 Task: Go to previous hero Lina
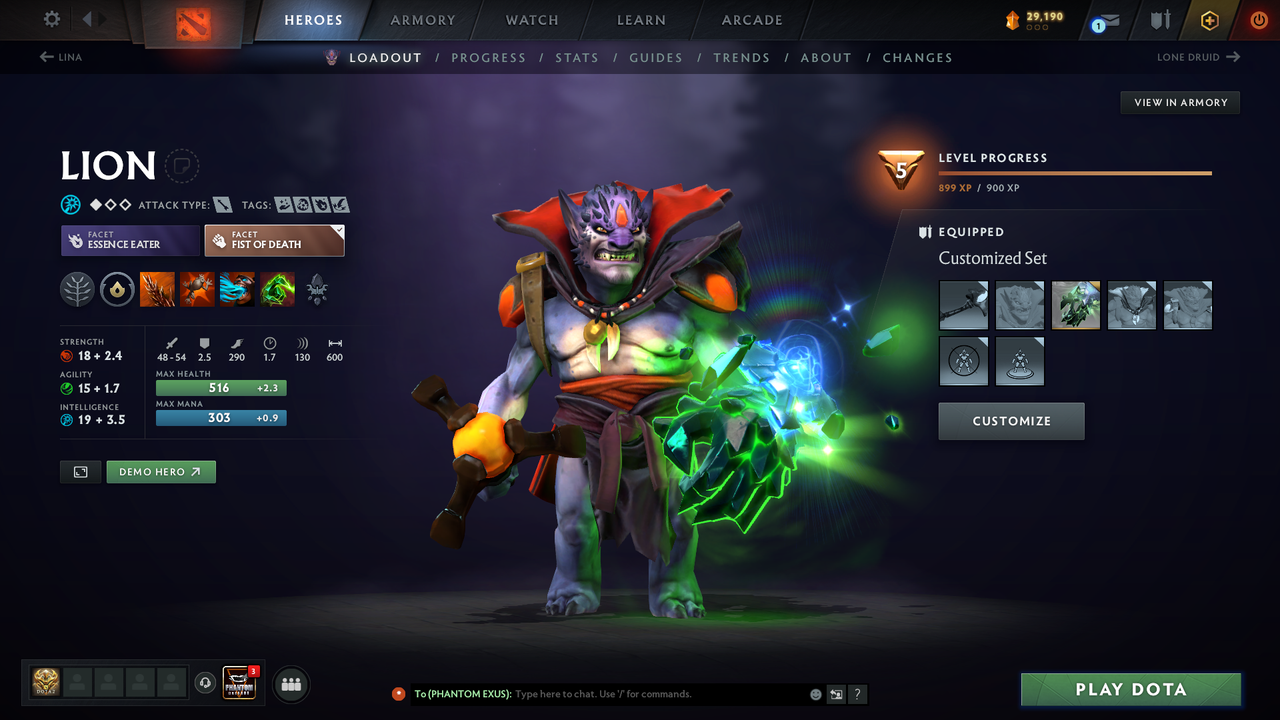61,57
